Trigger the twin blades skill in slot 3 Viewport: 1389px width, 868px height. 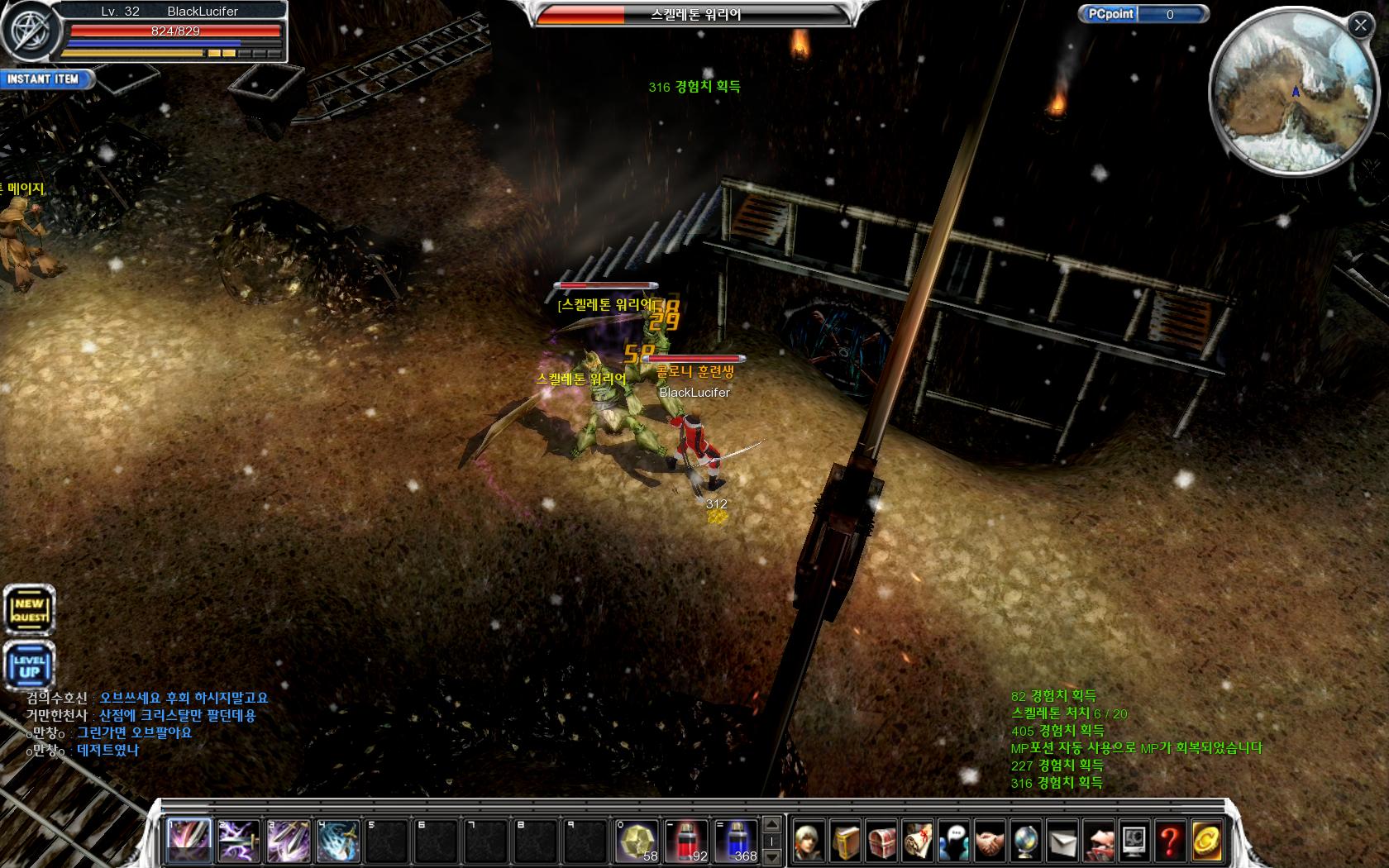[x=289, y=841]
